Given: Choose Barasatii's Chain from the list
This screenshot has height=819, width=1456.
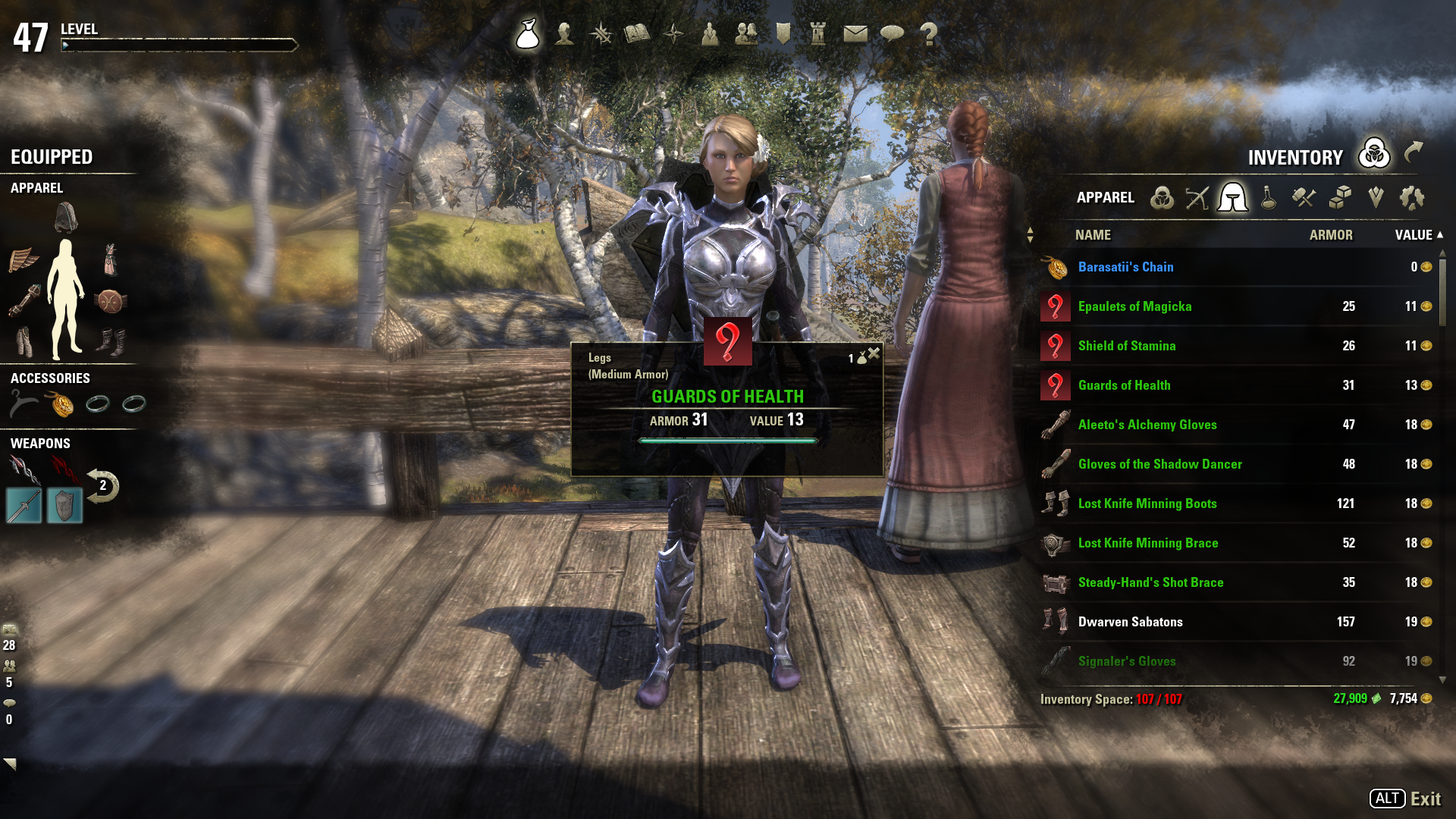Looking at the screenshot, I should coord(1125,267).
